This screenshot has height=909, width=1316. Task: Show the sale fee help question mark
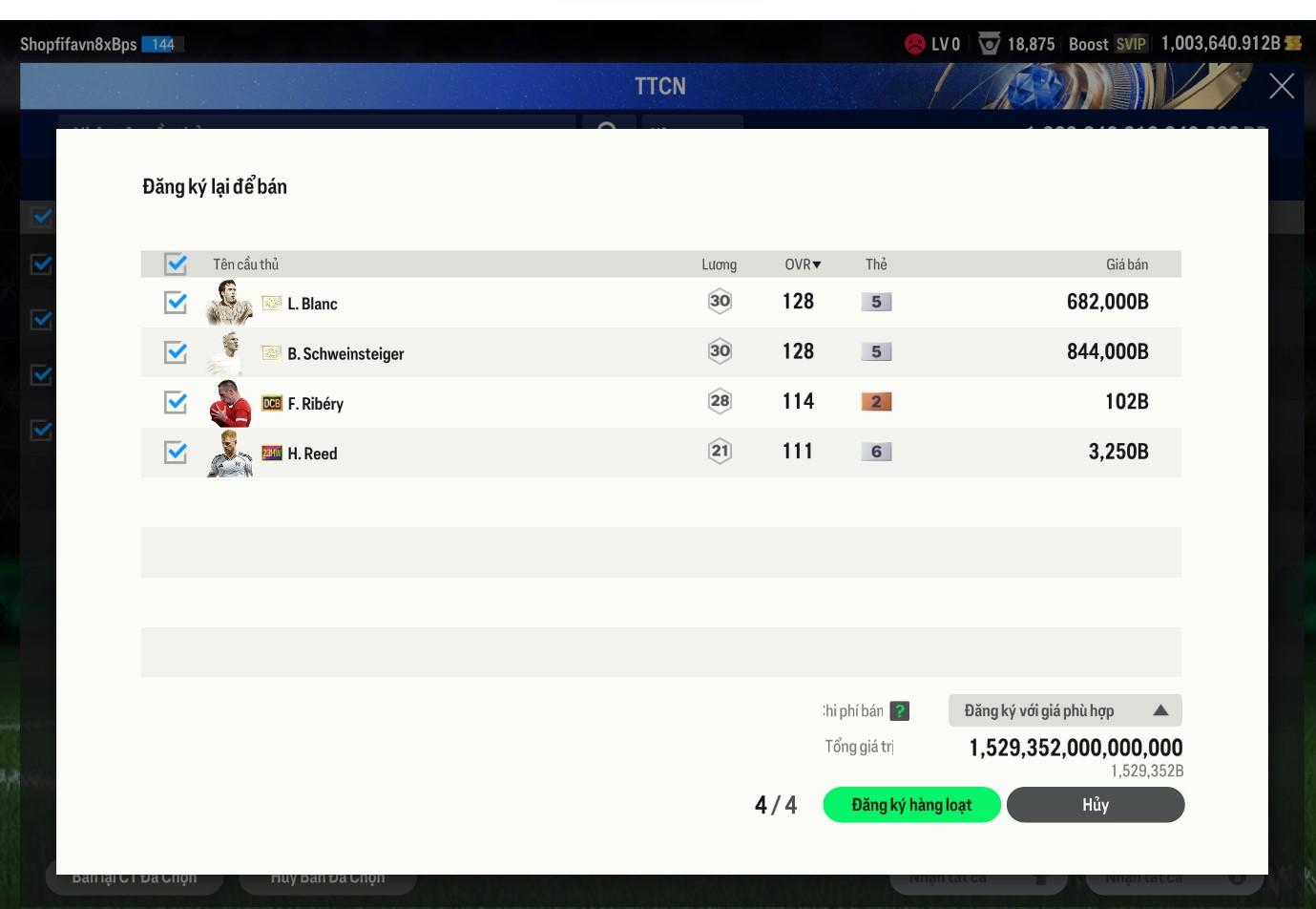click(899, 711)
